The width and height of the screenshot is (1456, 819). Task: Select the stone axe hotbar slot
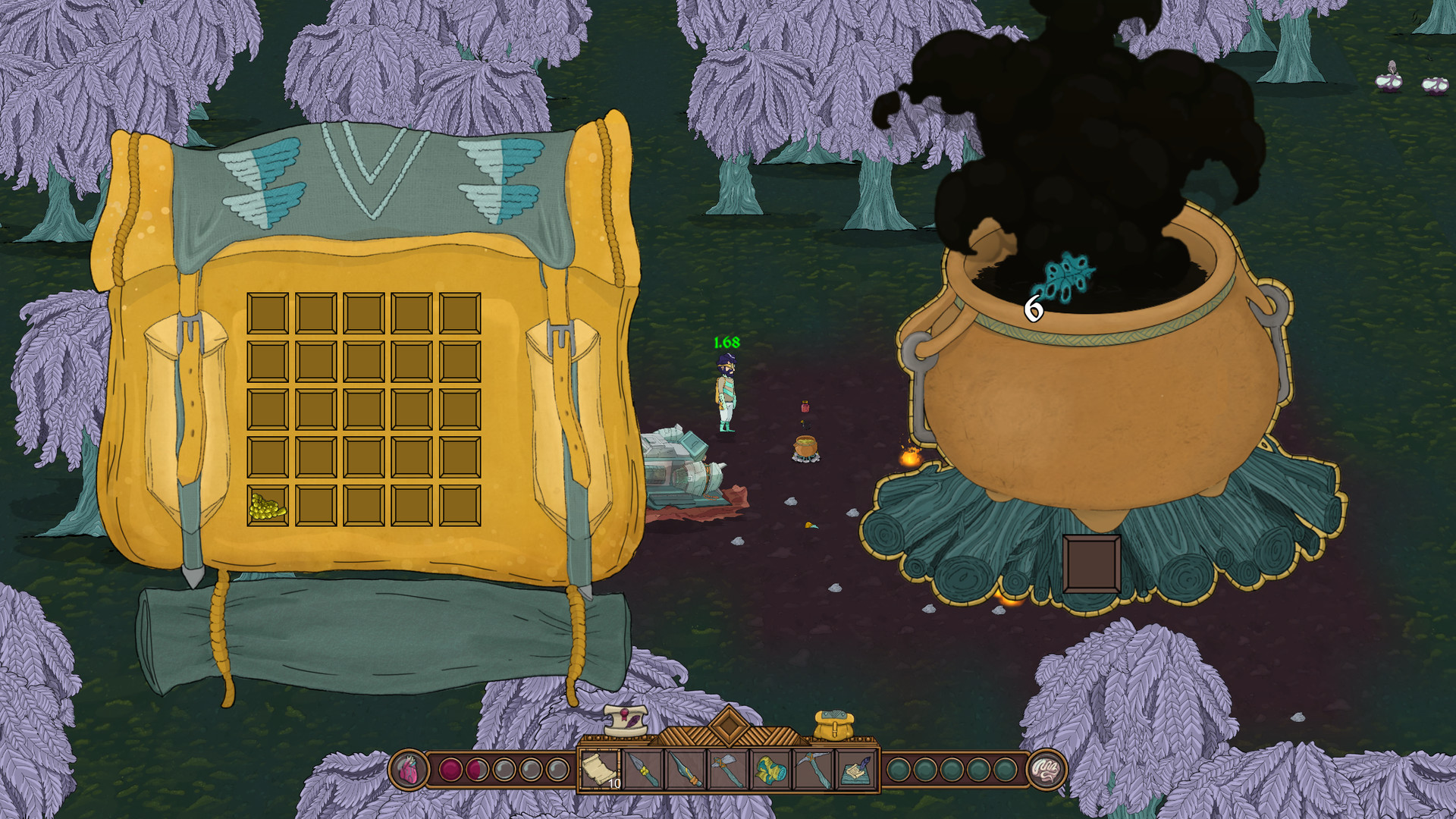pos(728,770)
